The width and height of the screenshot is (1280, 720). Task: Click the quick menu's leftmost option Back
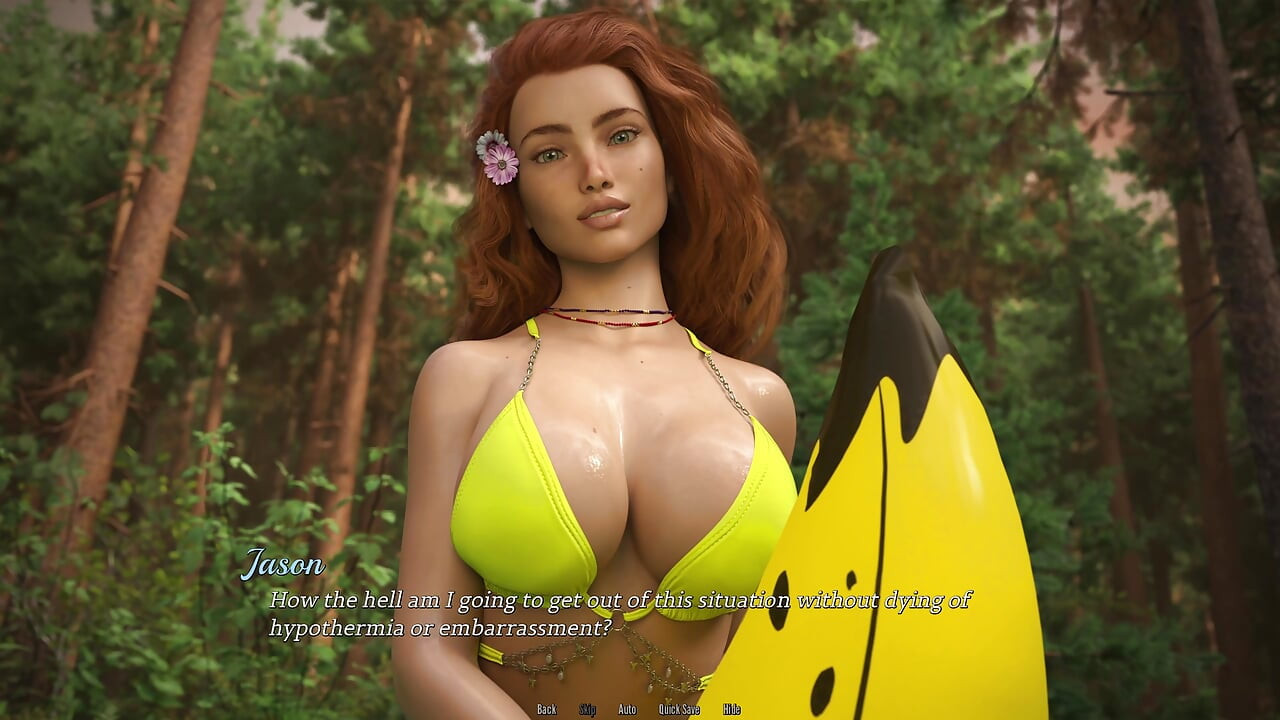(547, 709)
